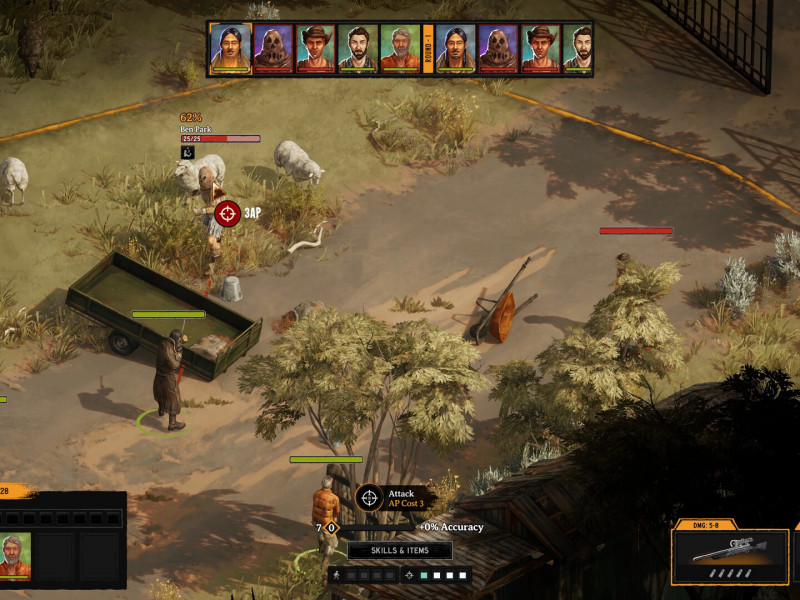
Task: Select the gray-haired man in the turn order bar
Action: point(399,49)
